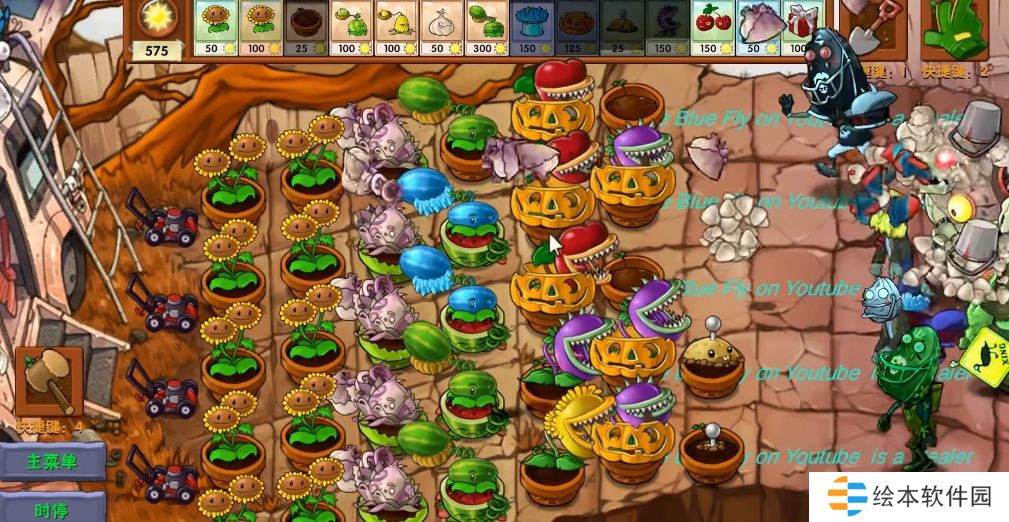Click the 时停 time-stop button
1009x522 pixels.
pos(52,509)
